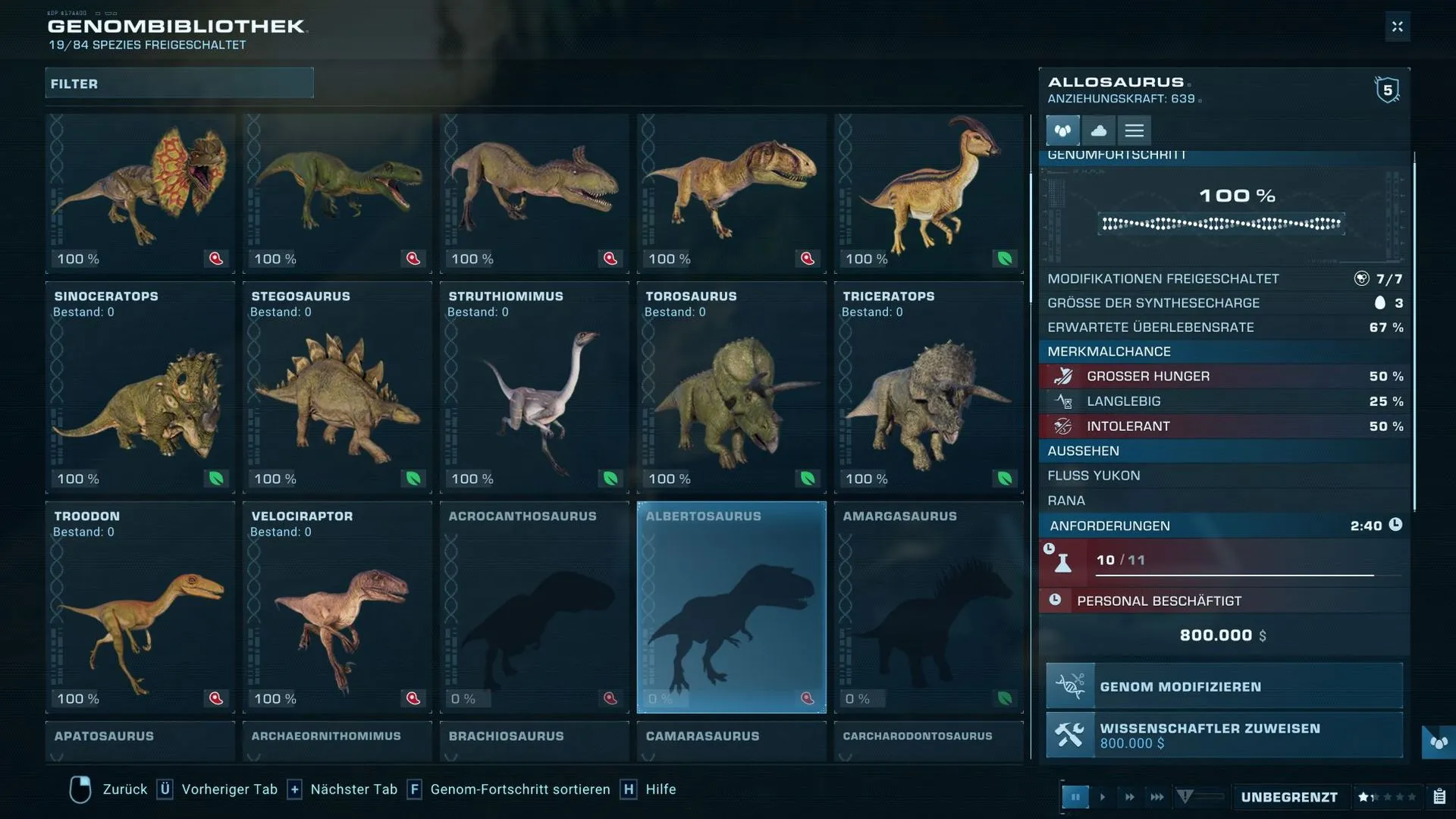Choose the Troodon species card
The height and width of the screenshot is (819, 1456).
point(140,607)
